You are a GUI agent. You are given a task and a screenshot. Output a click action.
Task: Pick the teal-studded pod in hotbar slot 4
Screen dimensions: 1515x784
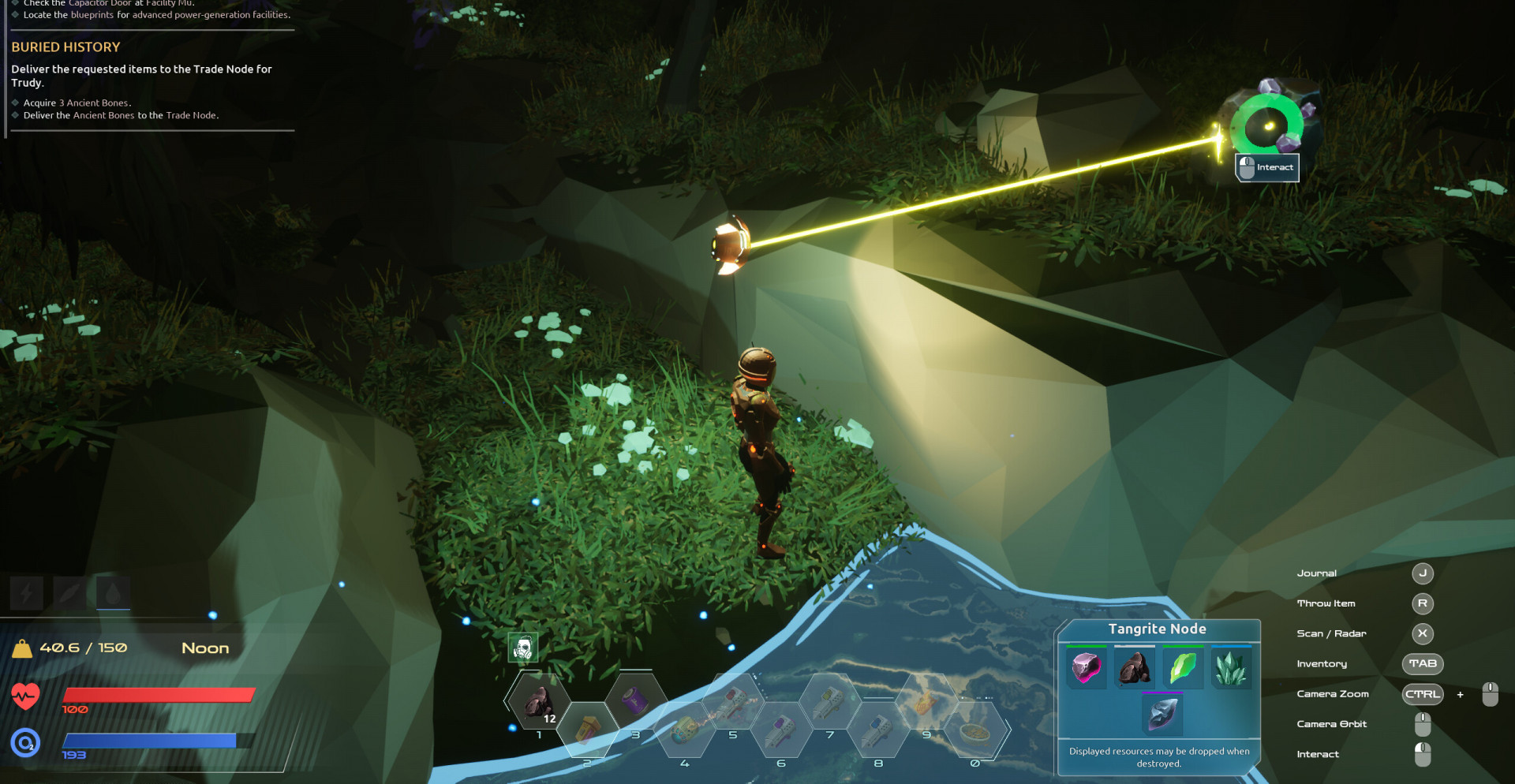pos(684,730)
